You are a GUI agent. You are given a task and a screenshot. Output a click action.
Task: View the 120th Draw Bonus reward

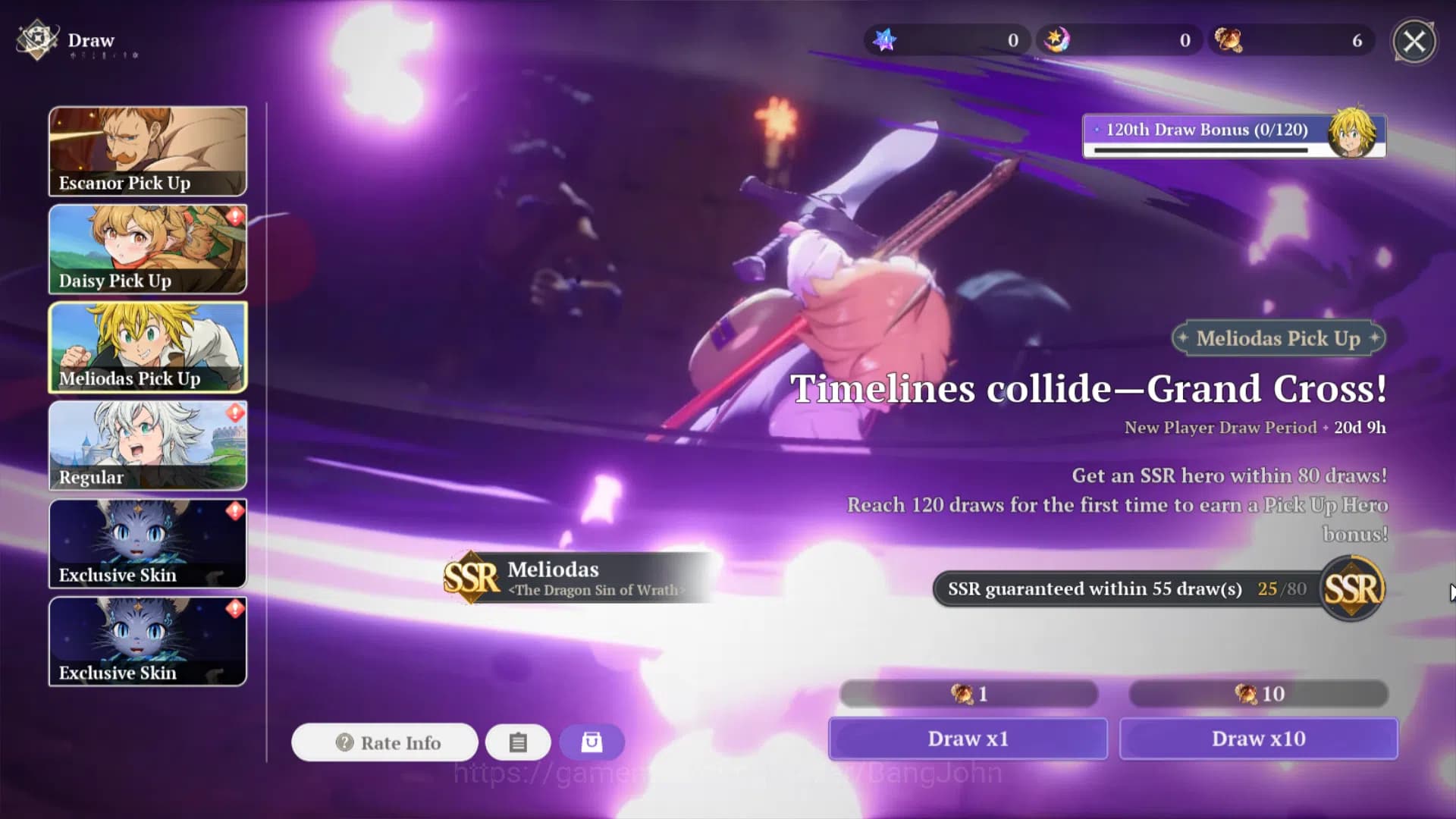(1234, 135)
